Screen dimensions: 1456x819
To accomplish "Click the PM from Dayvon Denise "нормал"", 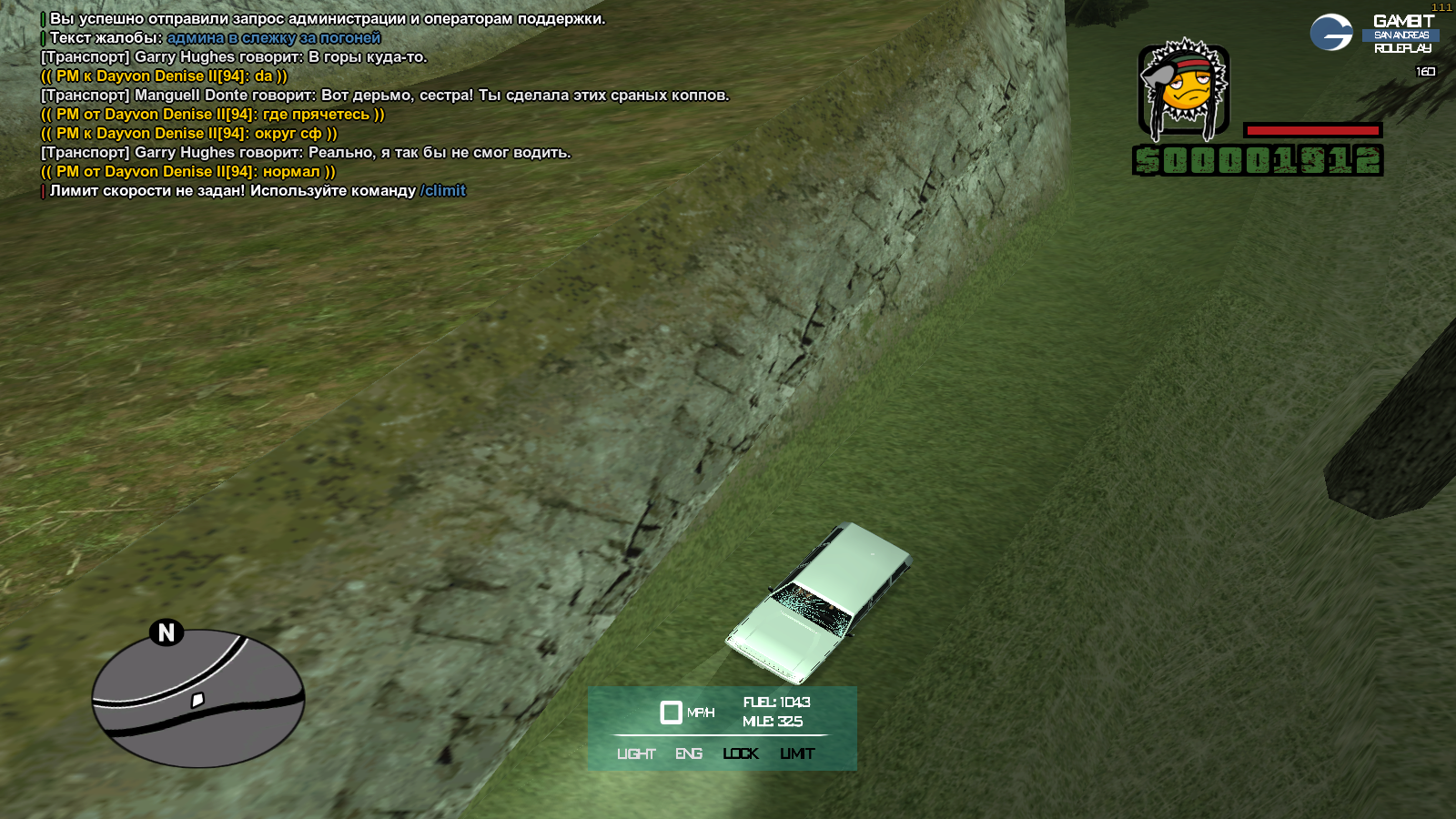I will [188, 172].
